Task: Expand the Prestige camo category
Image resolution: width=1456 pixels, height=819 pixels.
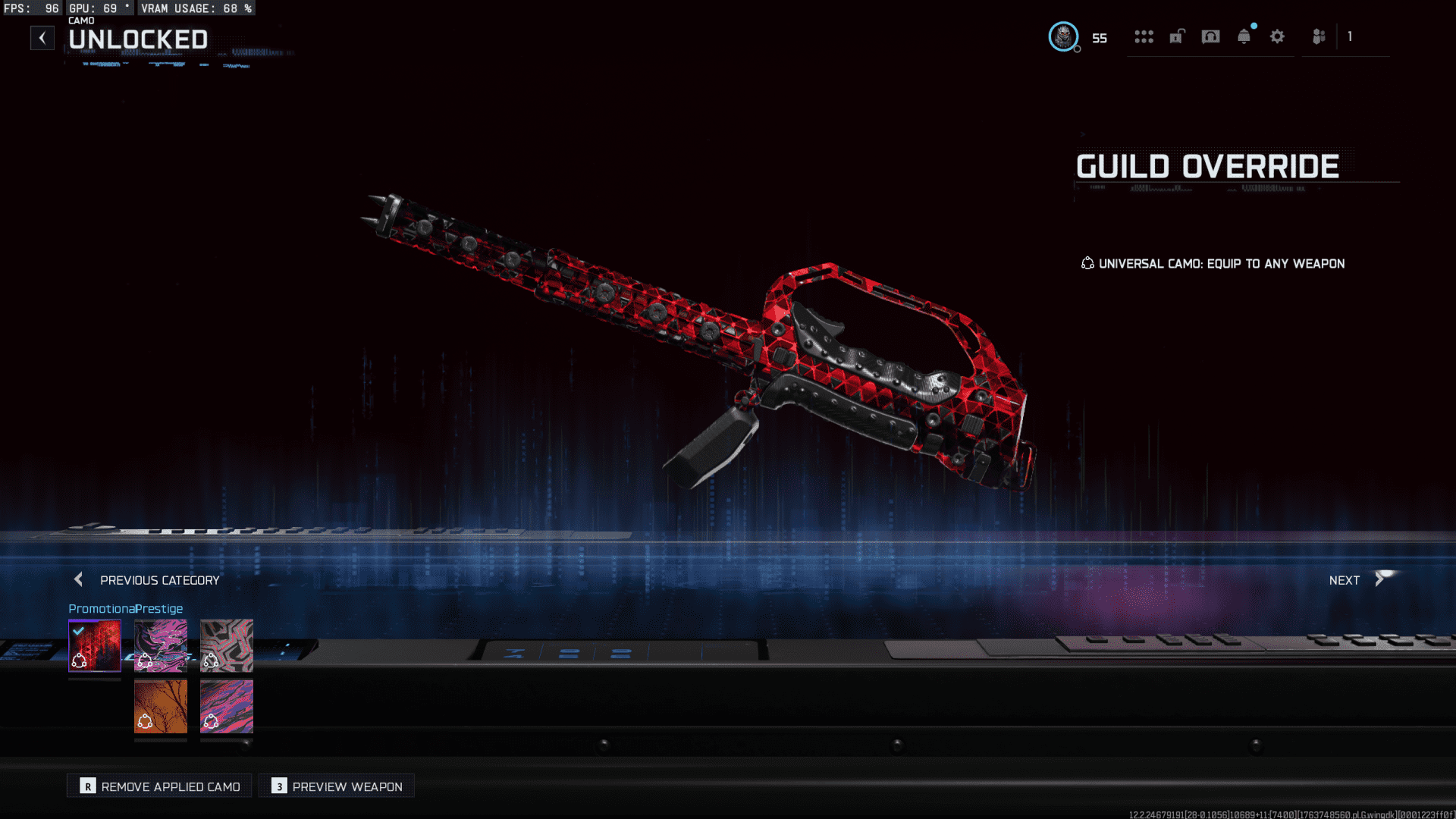Action: point(159,608)
